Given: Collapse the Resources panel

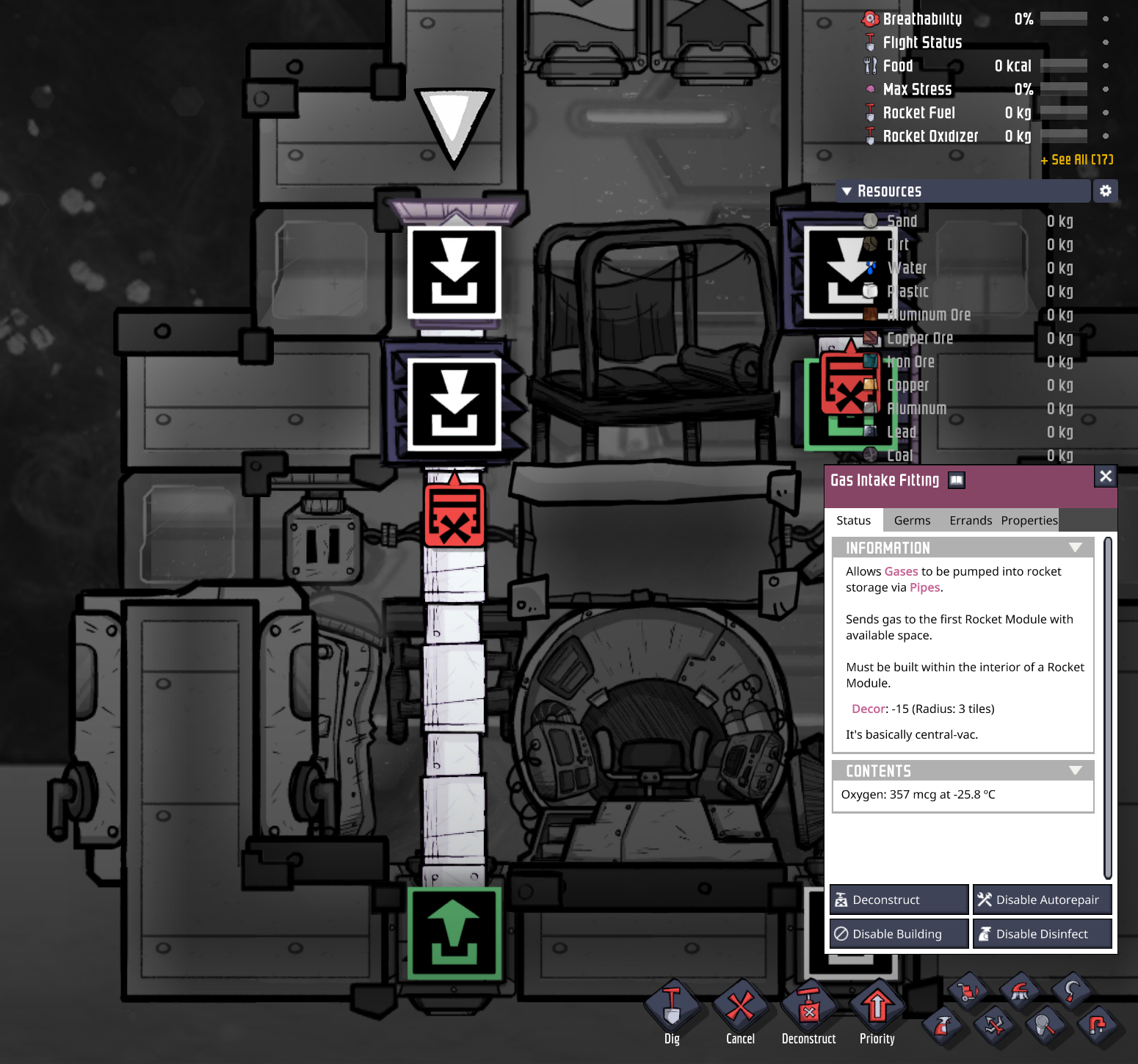Looking at the screenshot, I should point(846,191).
